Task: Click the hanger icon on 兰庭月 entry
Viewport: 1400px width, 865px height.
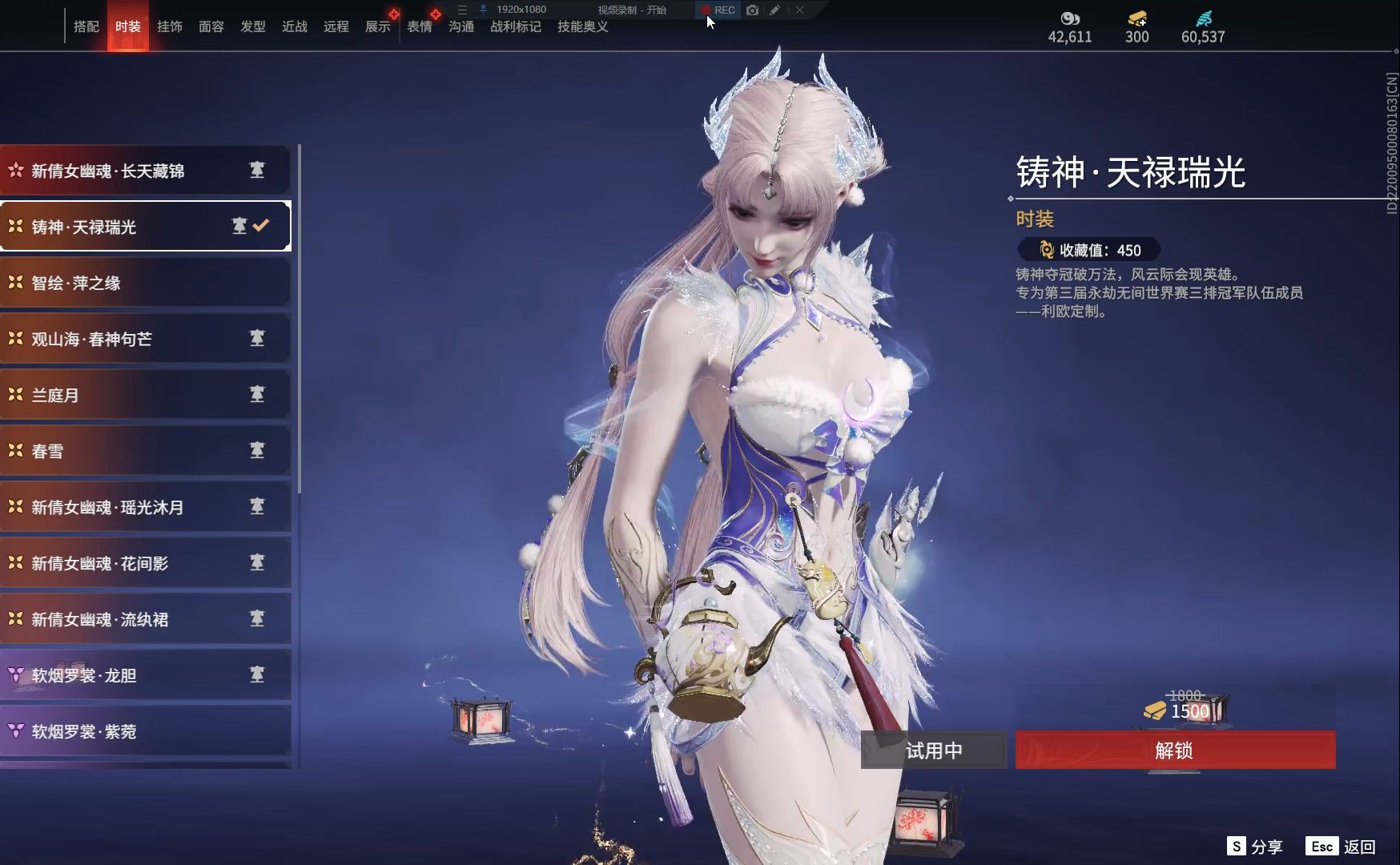Action: [256, 394]
